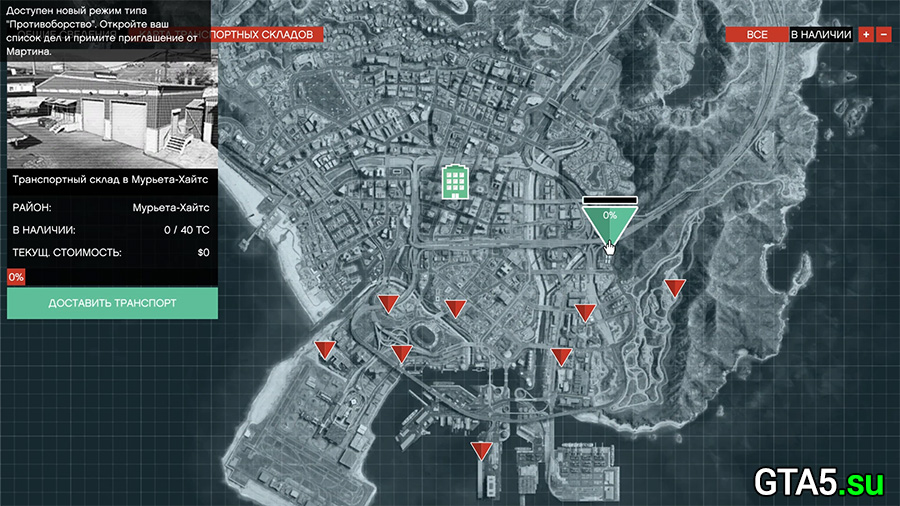The height and width of the screenshot is (506, 900).
Task: Zoom out the map with minus button
Action: coord(883,34)
